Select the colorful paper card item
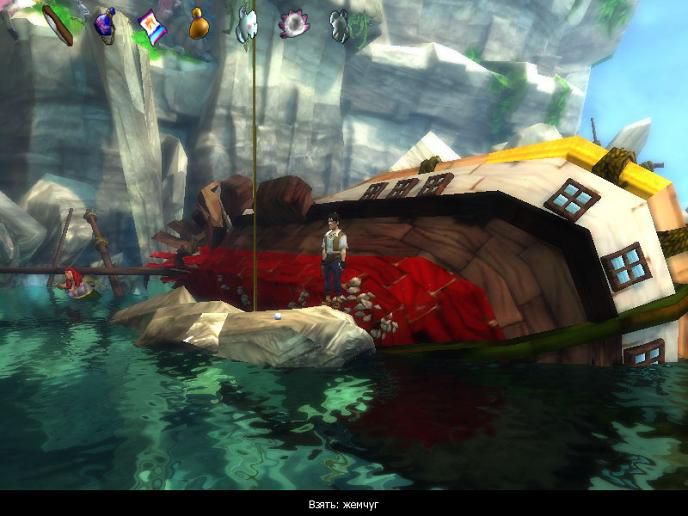688x516 pixels. coord(152,24)
